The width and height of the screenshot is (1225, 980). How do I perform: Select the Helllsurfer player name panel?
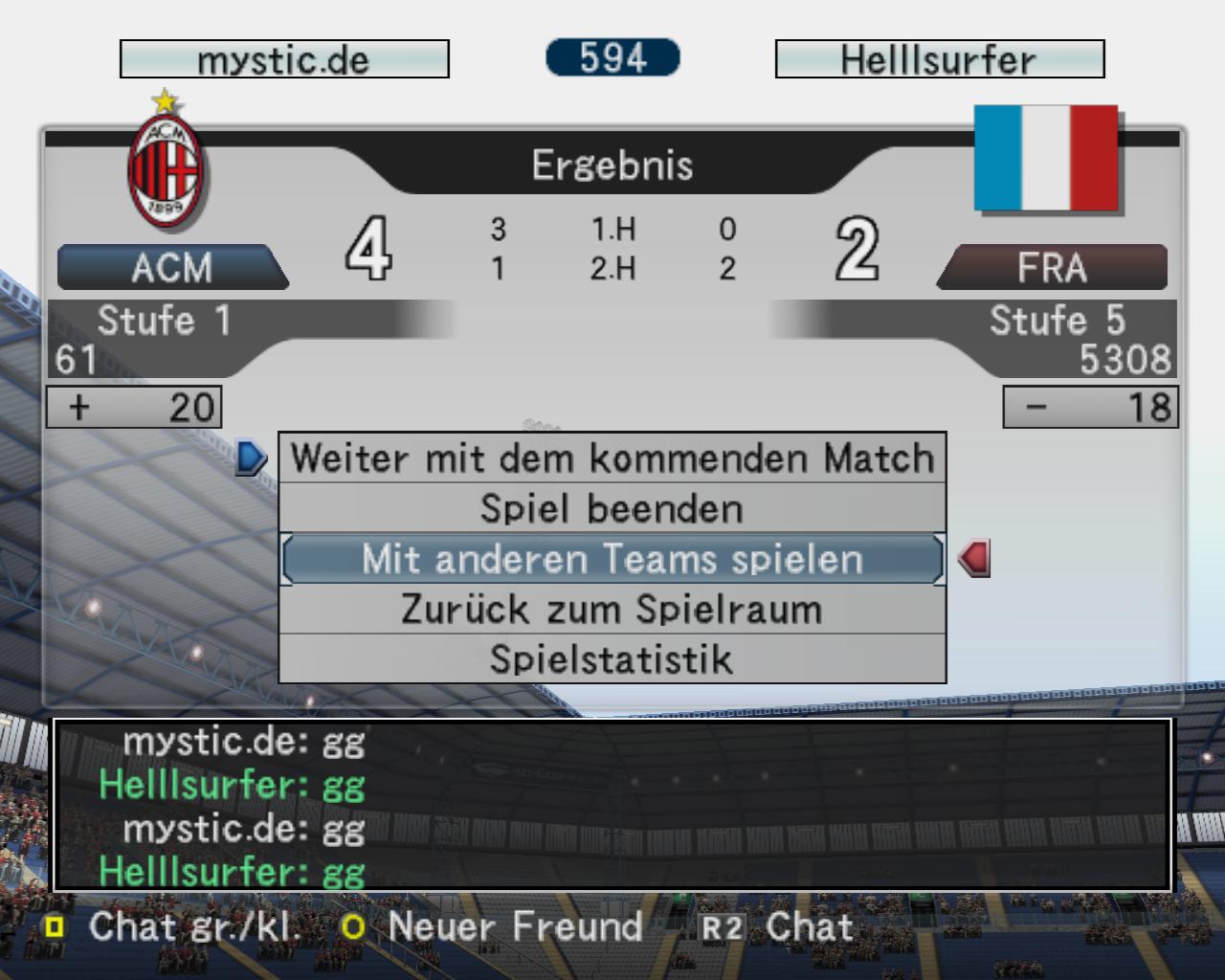click(939, 59)
